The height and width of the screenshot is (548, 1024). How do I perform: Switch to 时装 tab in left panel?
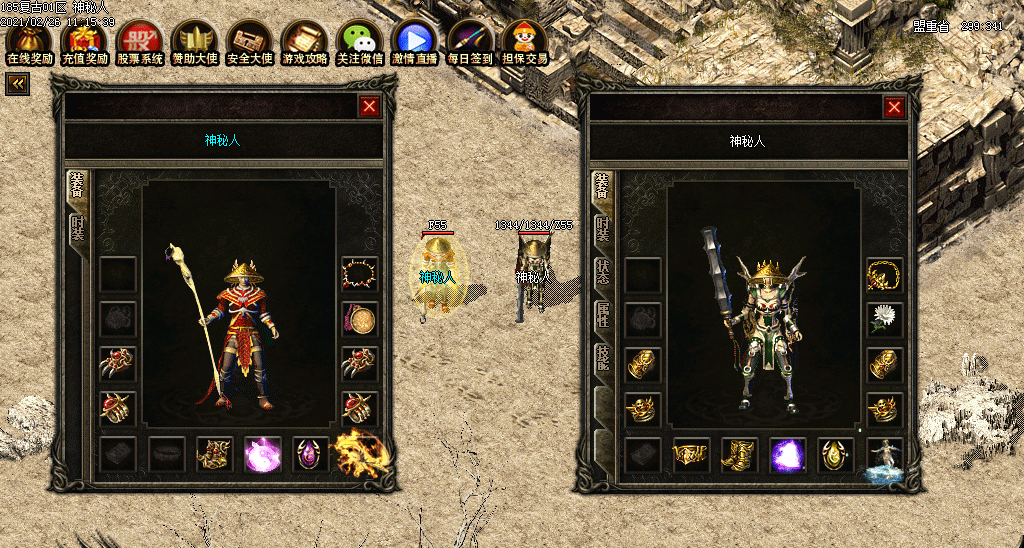77,229
